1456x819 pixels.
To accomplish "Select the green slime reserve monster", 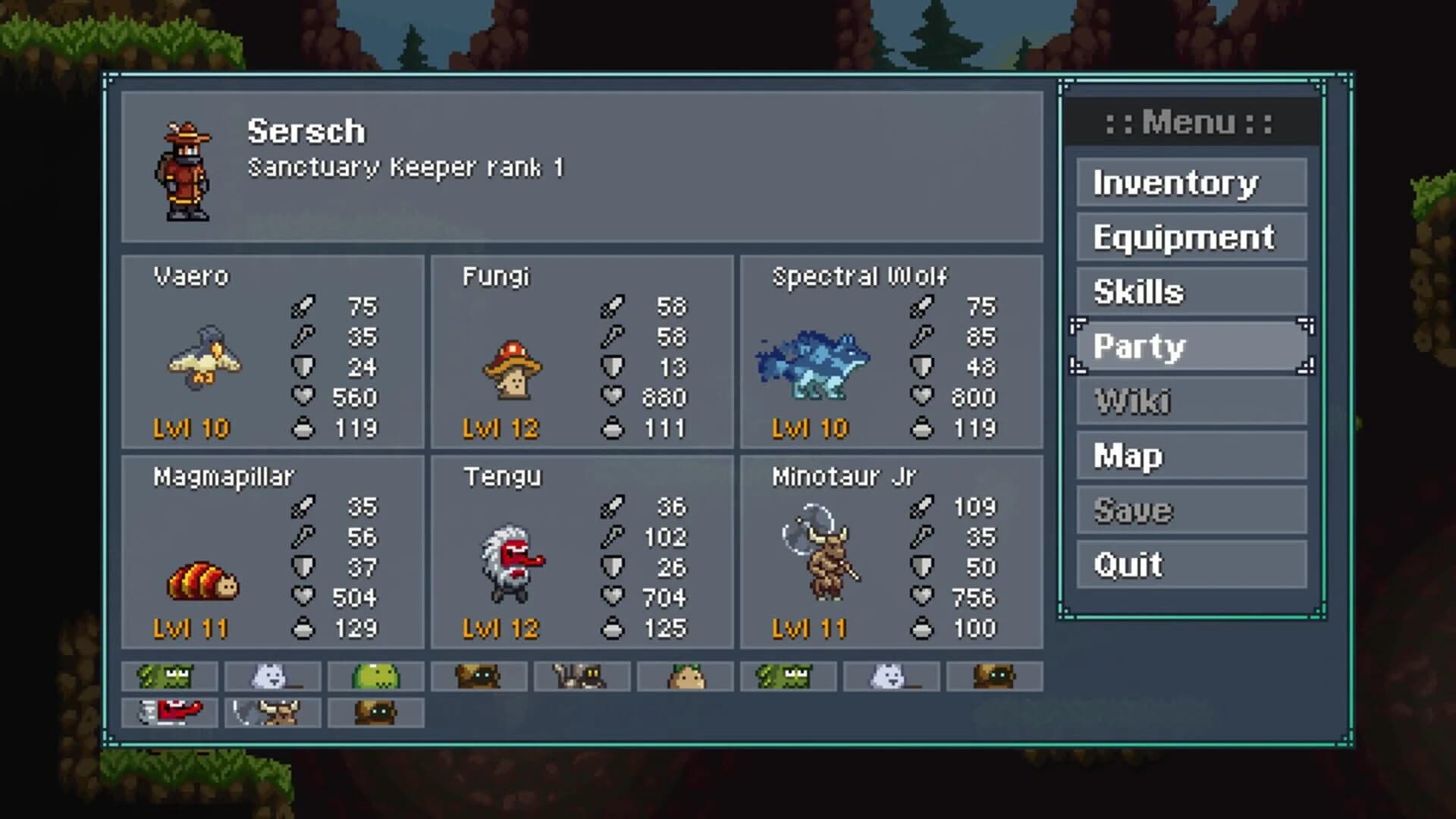I will pos(375,677).
